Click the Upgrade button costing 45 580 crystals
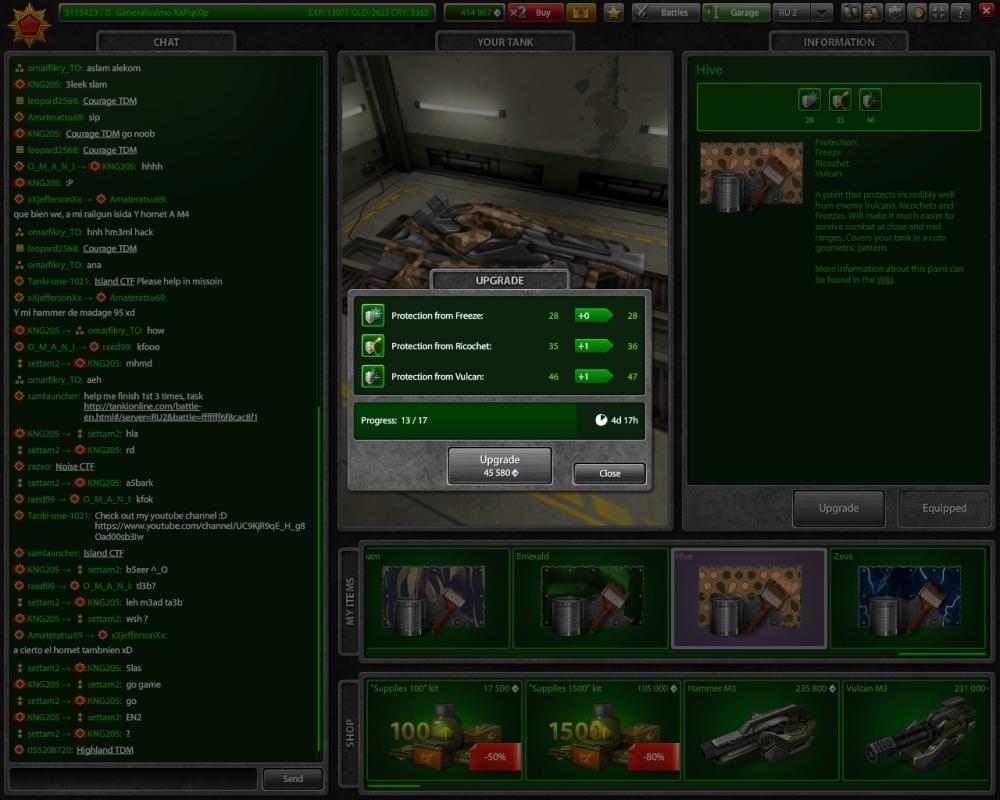This screenshot has height=800, width=1000. (x=499, y=465)
